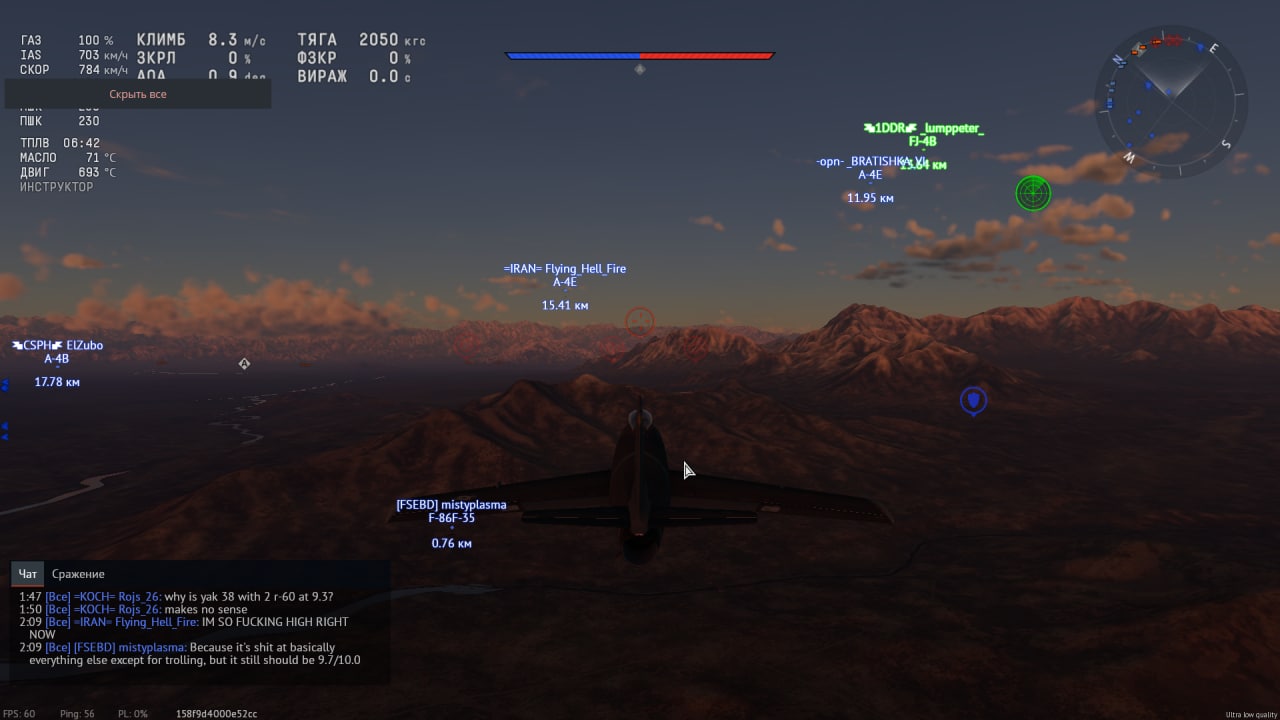Click the "Скрыть все" hide-all button
The width and height of the screenshot is (1280, 720).
pos(138,94)
